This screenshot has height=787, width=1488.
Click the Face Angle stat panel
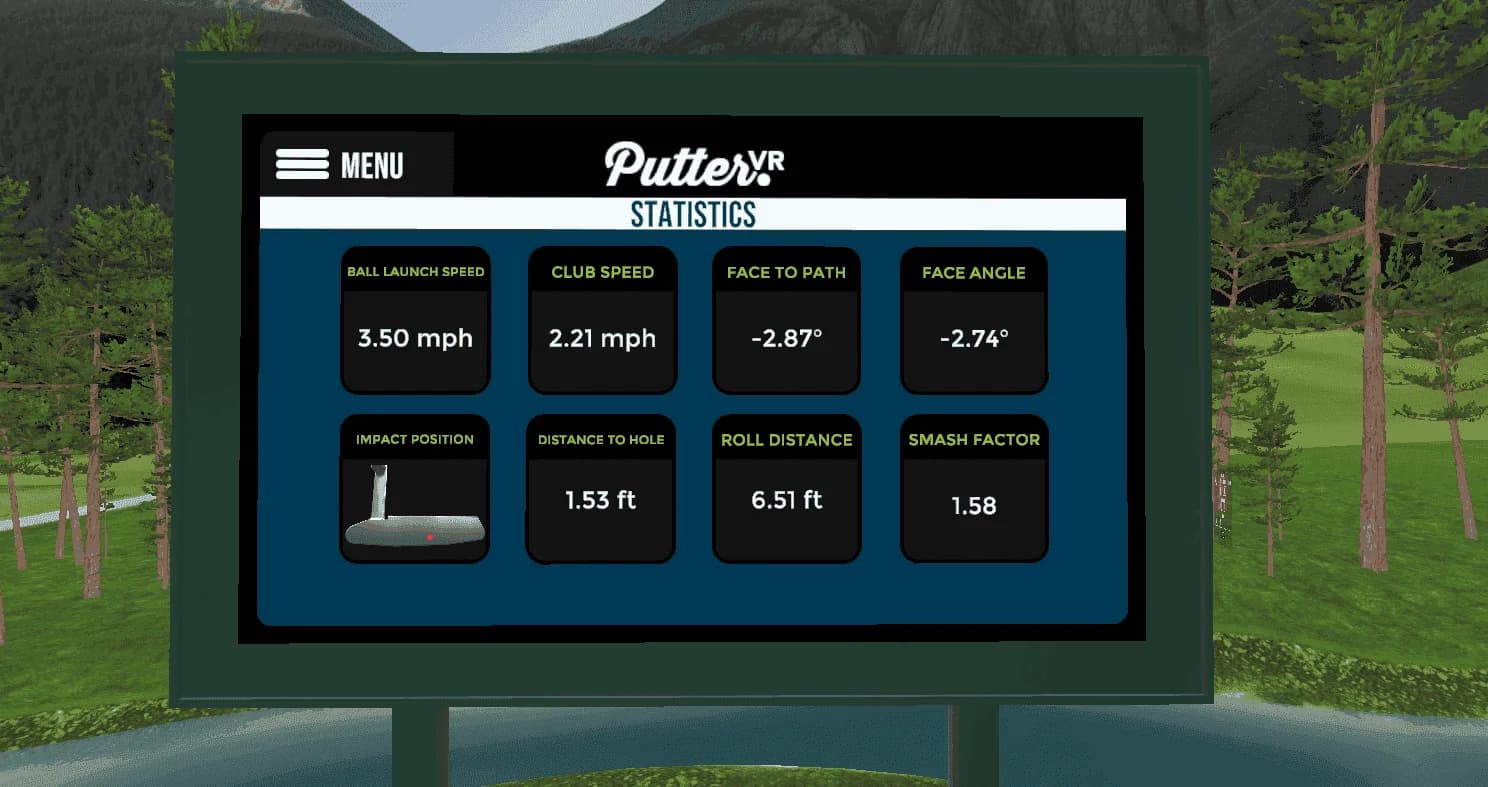[x=973, y=319]
